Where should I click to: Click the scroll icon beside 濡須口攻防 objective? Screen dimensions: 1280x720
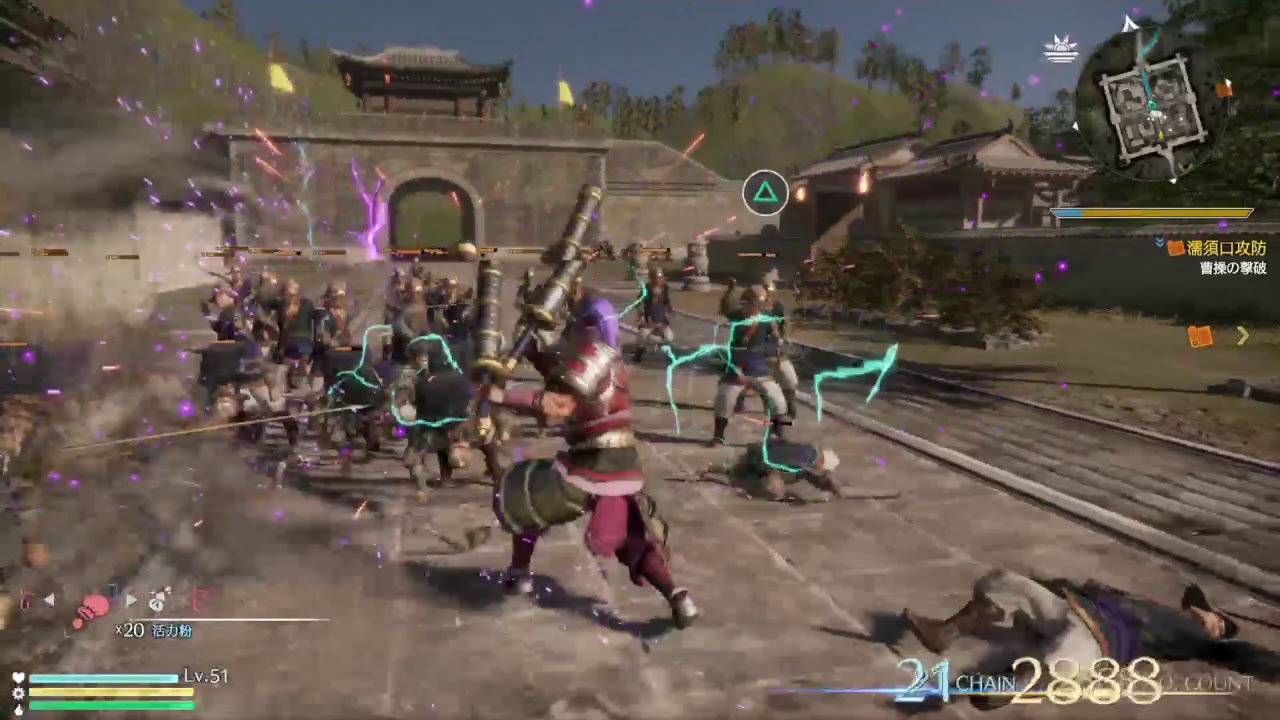pos(1174,246)
